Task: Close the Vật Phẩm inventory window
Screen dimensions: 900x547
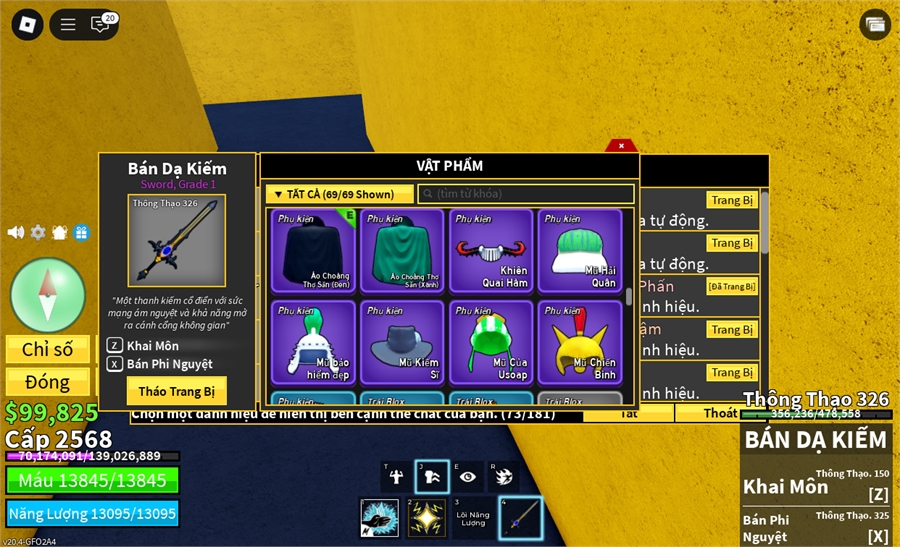Action: pos(621,146)
